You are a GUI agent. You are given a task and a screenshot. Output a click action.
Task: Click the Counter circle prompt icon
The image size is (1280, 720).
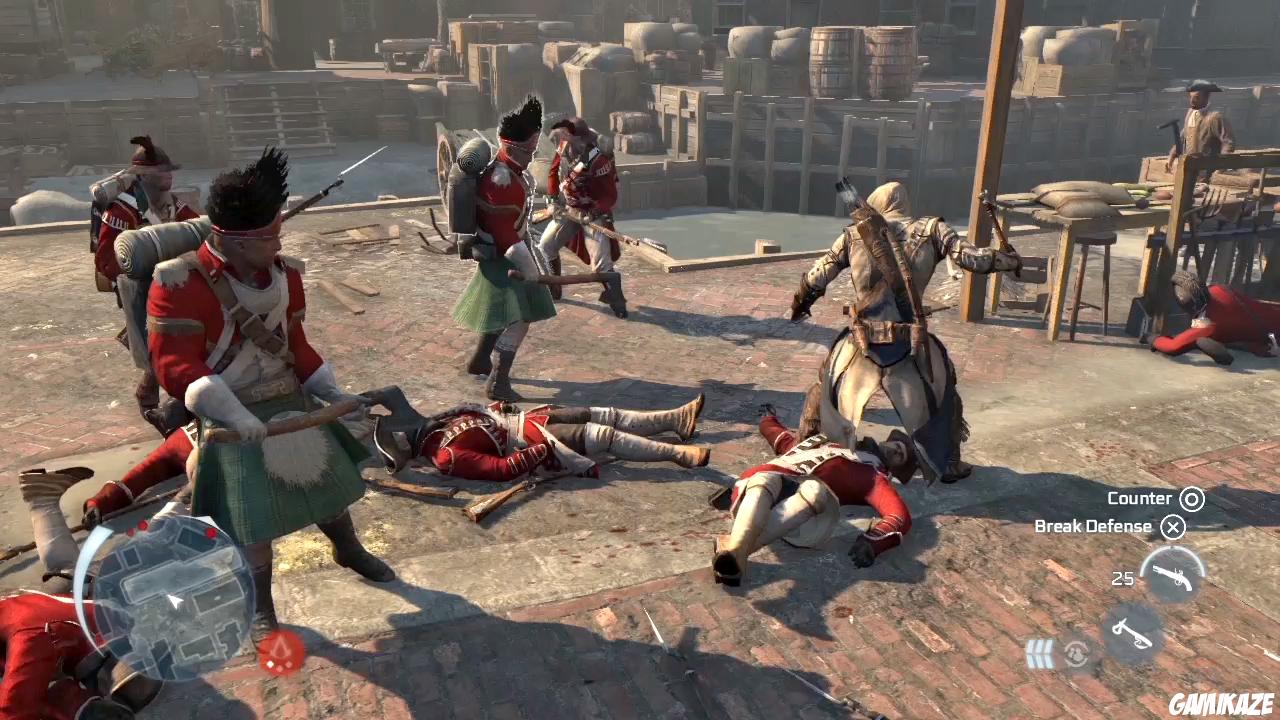tap(1190, 498)
